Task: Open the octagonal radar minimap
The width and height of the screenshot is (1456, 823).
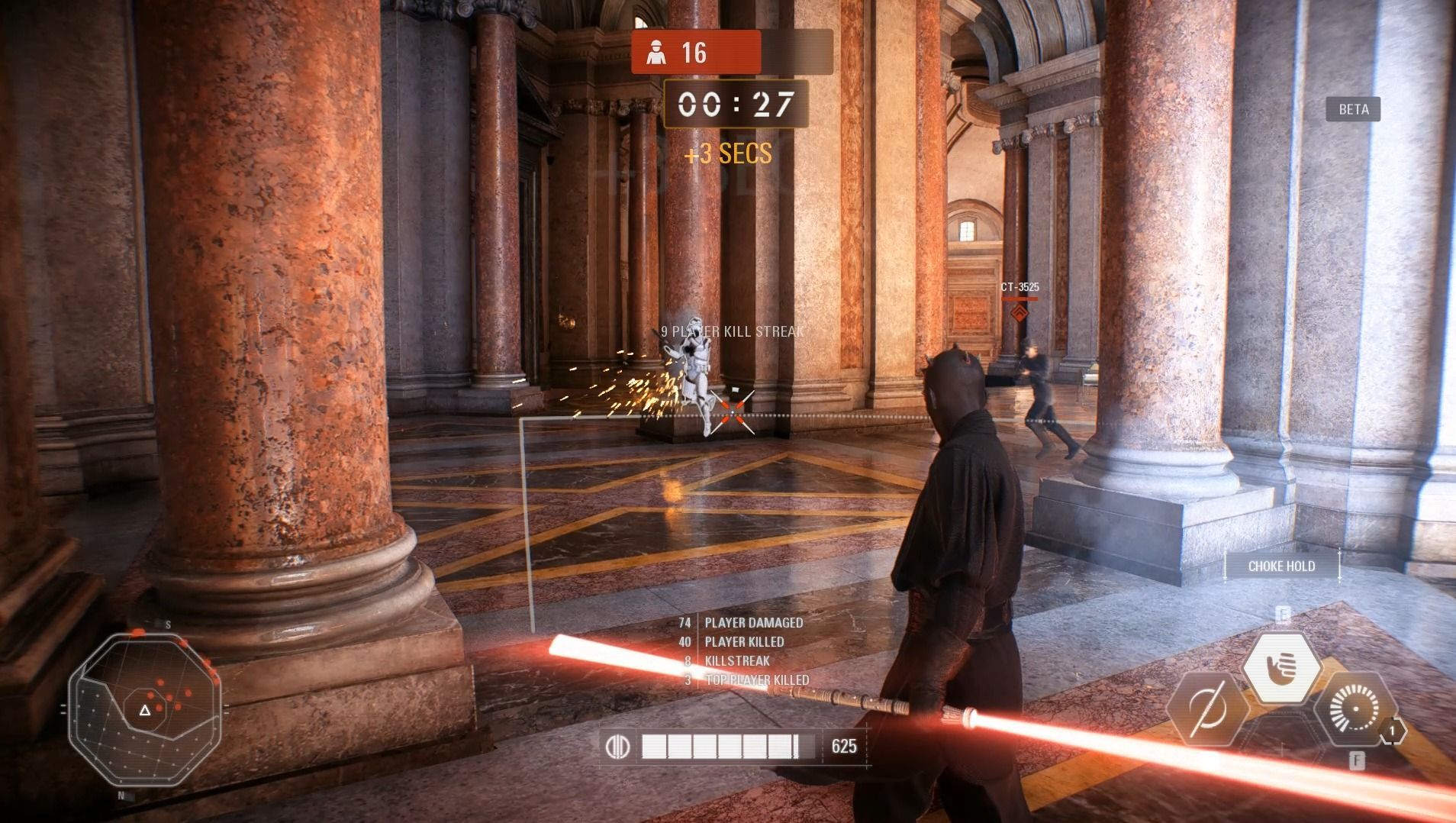Action: coord(145,710)
